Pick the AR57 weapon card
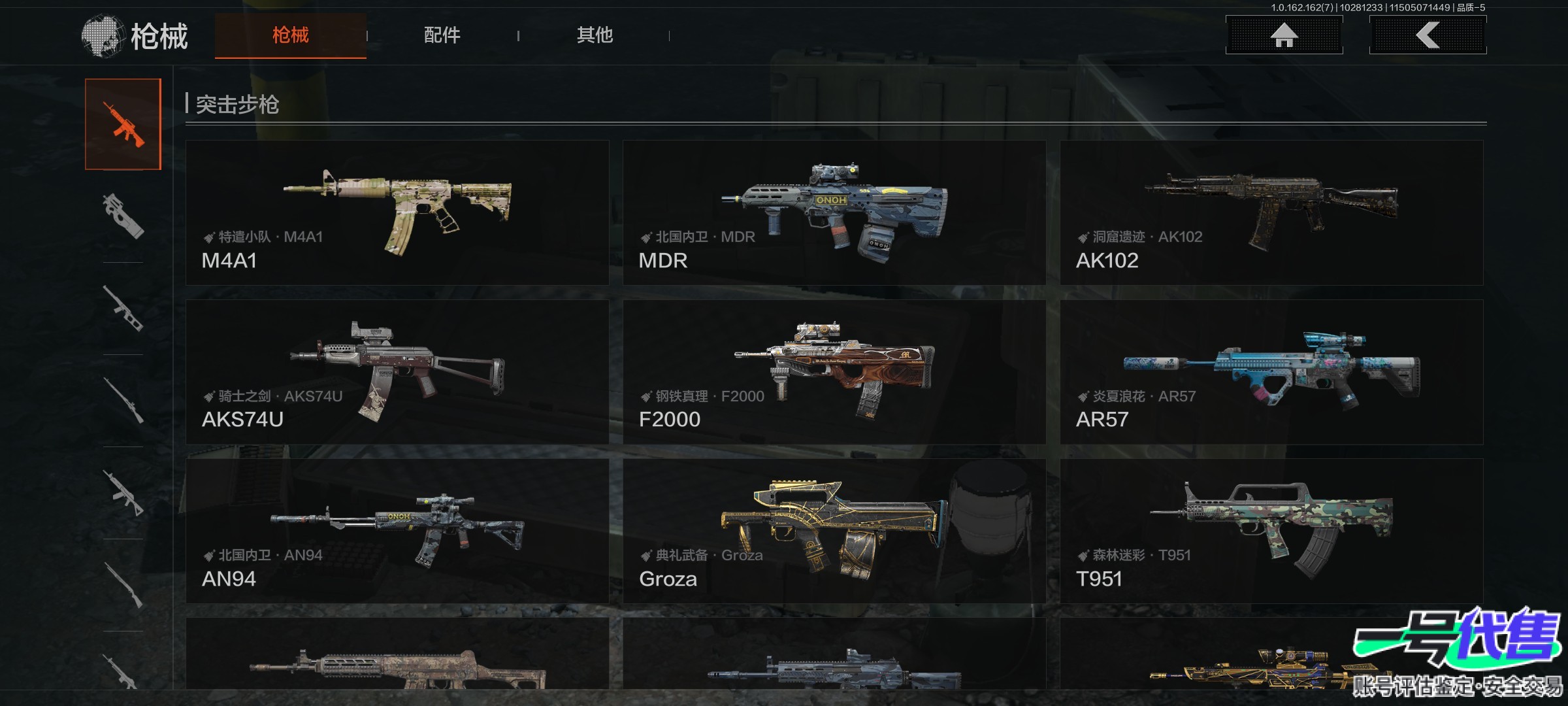The width and height of the screenshot is (1568, 706). pyautogui.click(x=1271, y=372)
